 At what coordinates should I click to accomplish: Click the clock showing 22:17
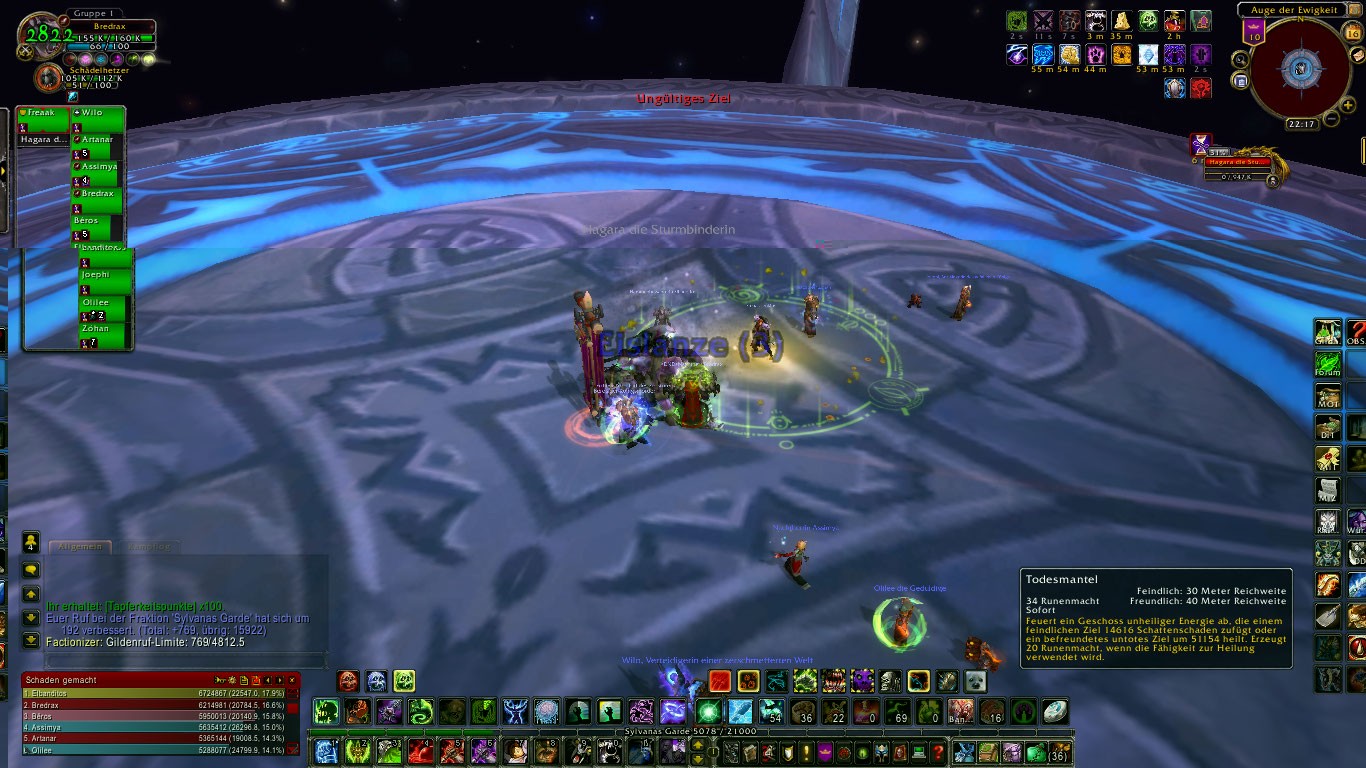click(1301, 124)
